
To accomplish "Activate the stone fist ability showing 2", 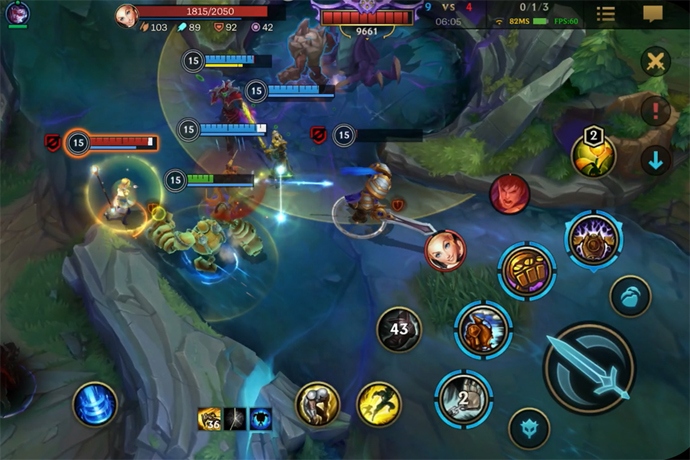I will pos(463,397).
